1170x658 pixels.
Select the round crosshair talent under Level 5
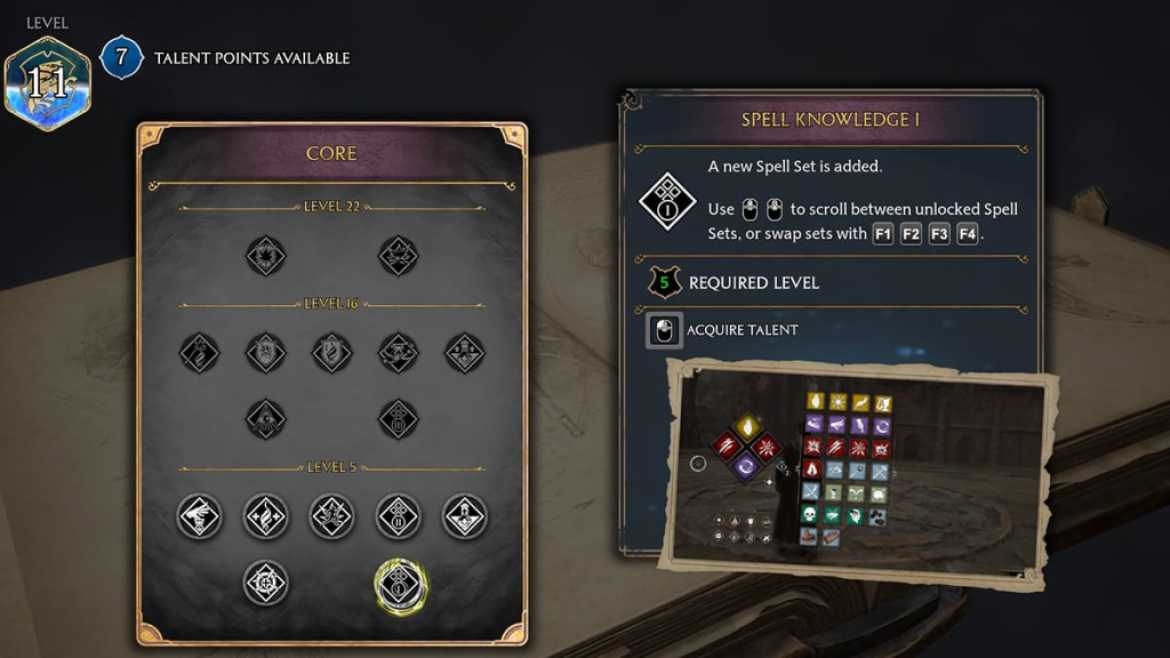click(x=266, y=583)
